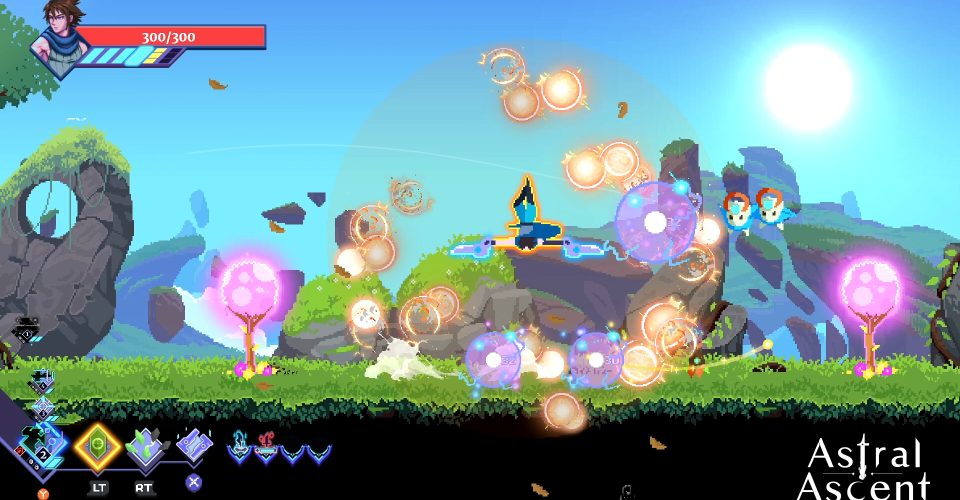
Task: Select the red sigil aura slot
Action: (x=266, y=447)
